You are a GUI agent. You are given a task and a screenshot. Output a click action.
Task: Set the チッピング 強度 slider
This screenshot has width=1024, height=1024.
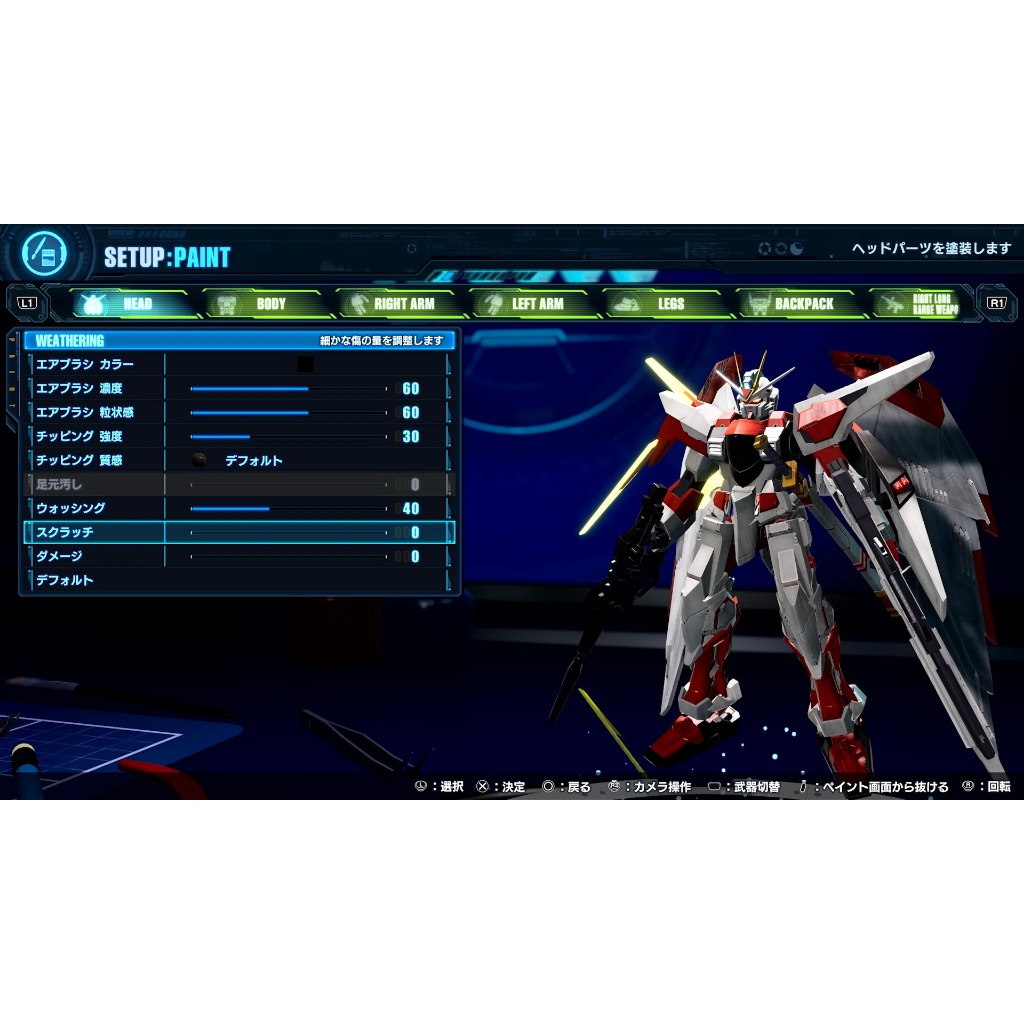pyautogui.click(x=288, y=436)
